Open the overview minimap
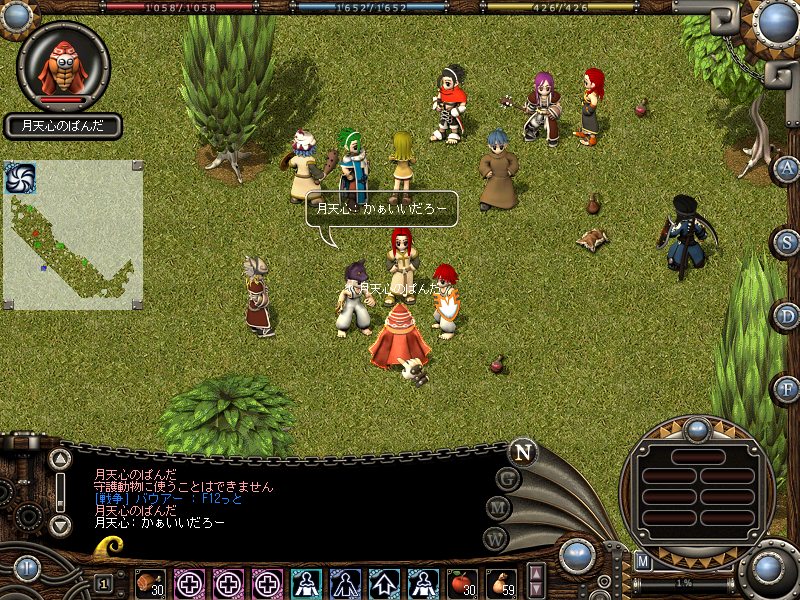The width and height of the screenshot is (800, 600). coord(73,236)
